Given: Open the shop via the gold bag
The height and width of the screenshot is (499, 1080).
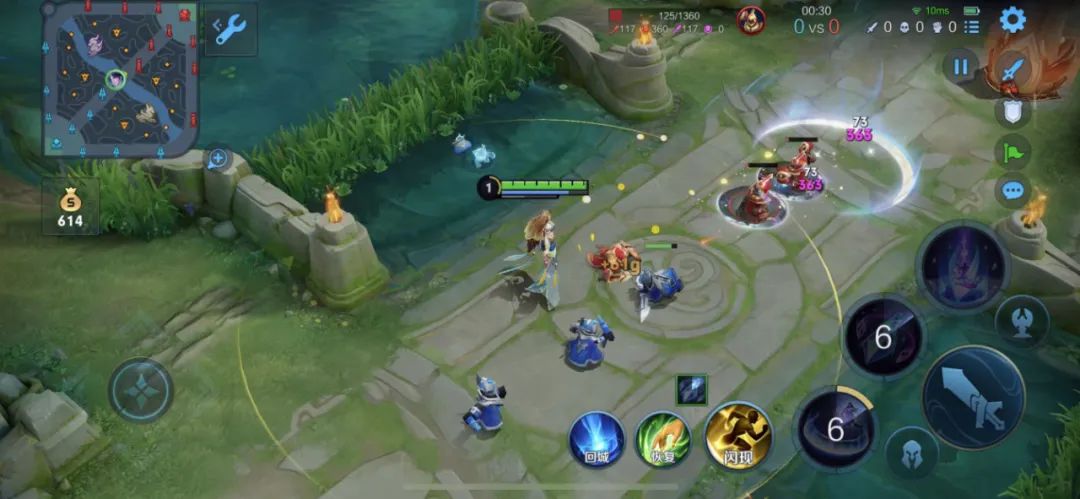Looking at the screenshot, I should pos(70,206).
